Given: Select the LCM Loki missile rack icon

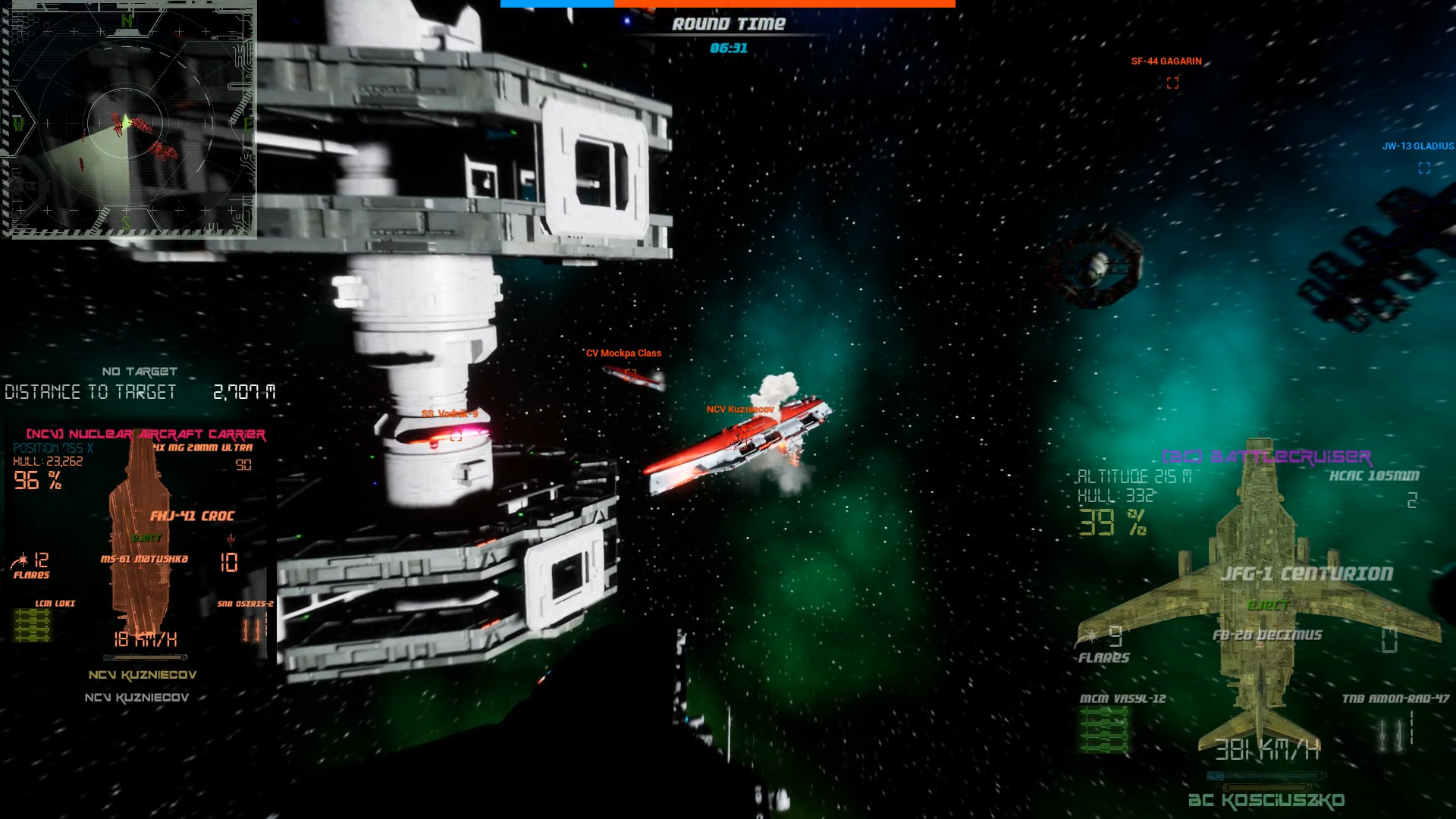Looking at the screenshot, I should [x=33, y=626].
